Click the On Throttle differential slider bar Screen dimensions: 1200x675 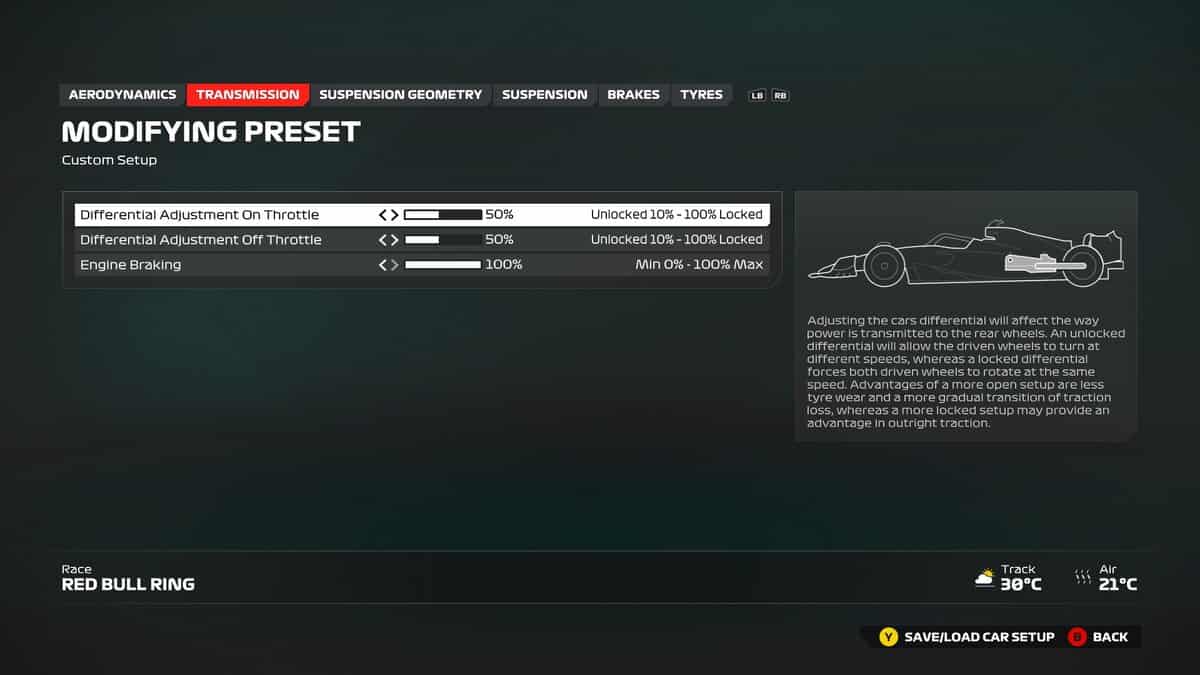tap(442, 215)
